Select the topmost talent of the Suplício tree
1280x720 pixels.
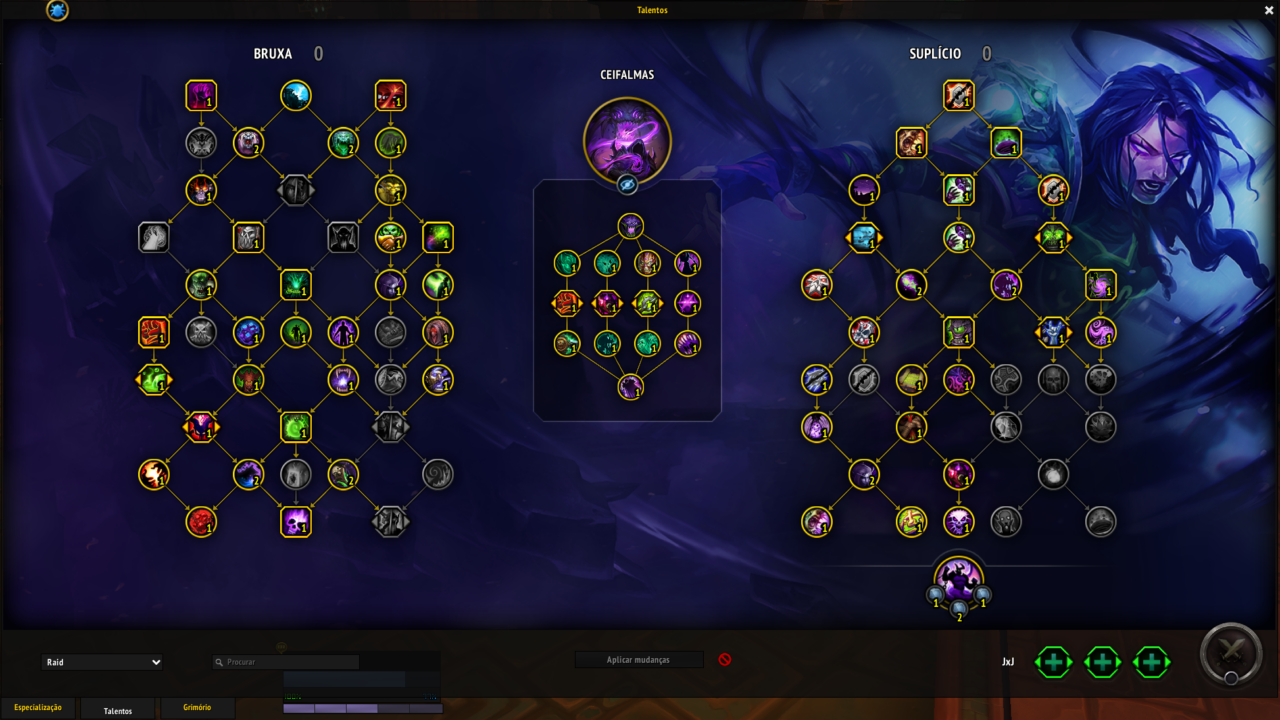click(x=958, y=96)
